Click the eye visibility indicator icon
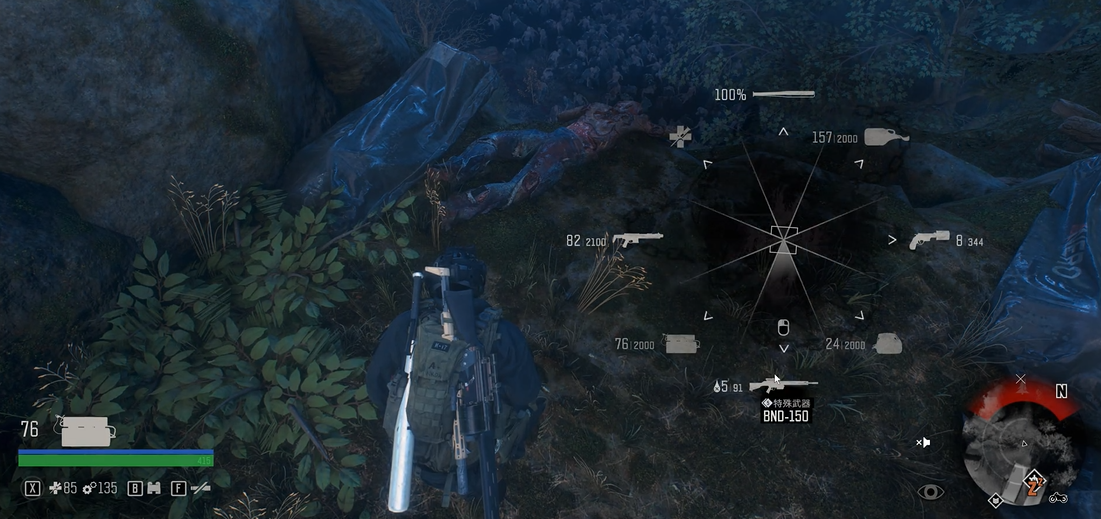The image size is (1101, 519). coord(931,491)
